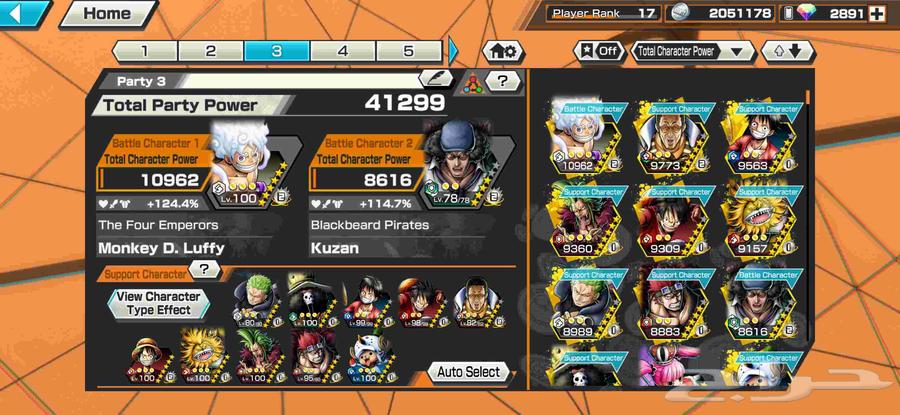This screenshot has width=900, height=415.
Task: Switch to party tab 1
Action: [x=143, y=51]
